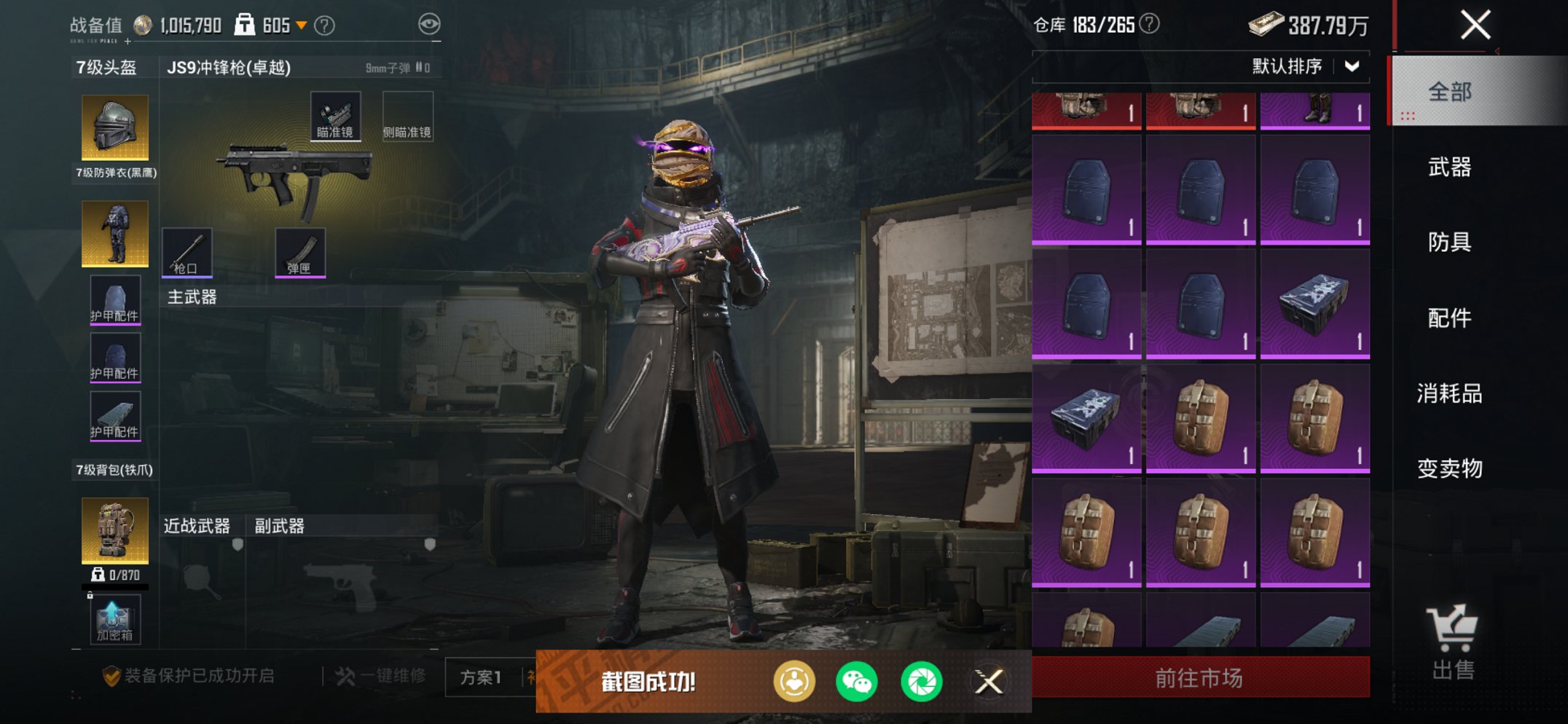The image size is (1568, 724).
Task: Tap the 出售 sell cart button
Action: 1452,642
